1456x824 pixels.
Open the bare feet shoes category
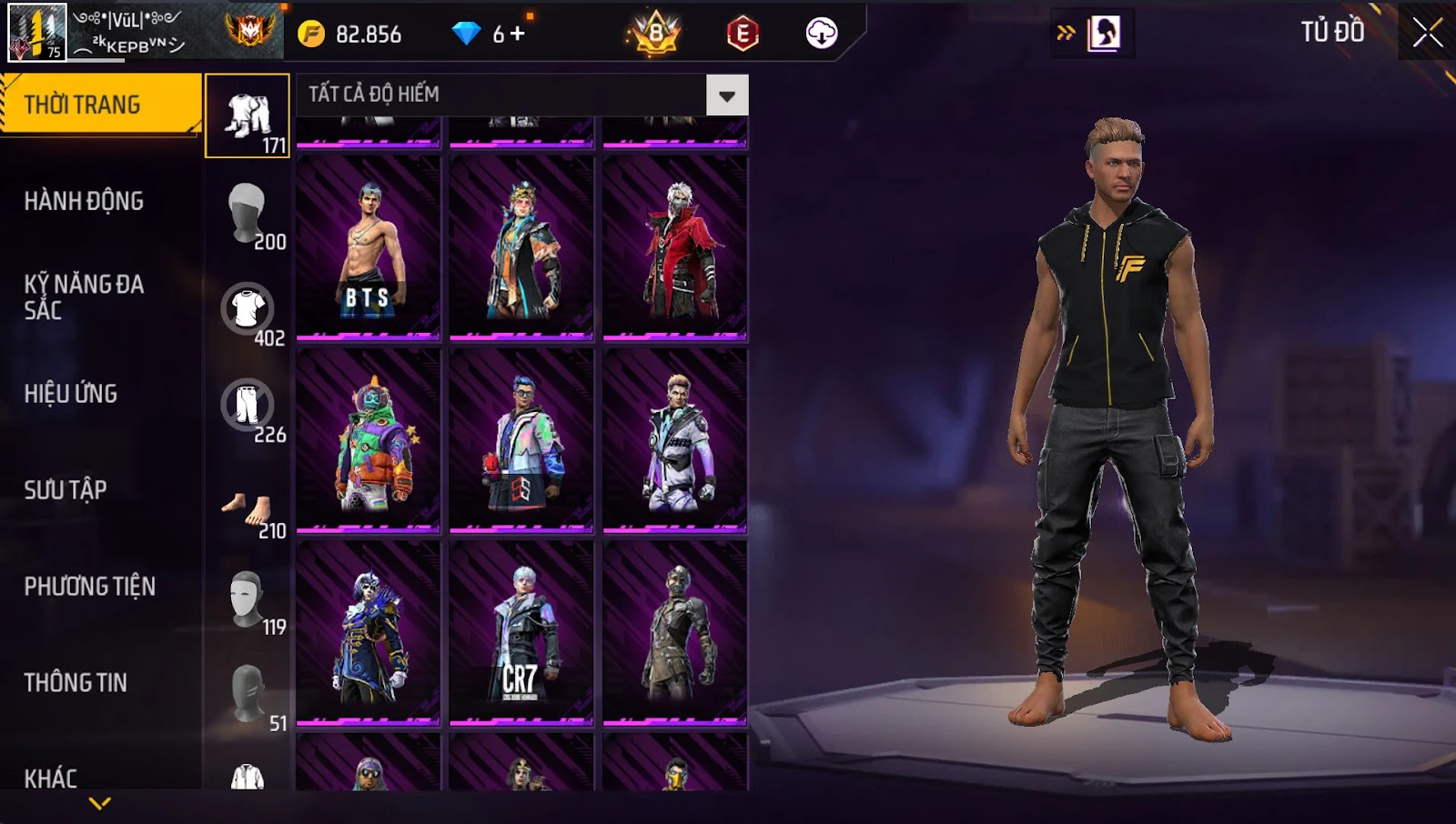248,510
